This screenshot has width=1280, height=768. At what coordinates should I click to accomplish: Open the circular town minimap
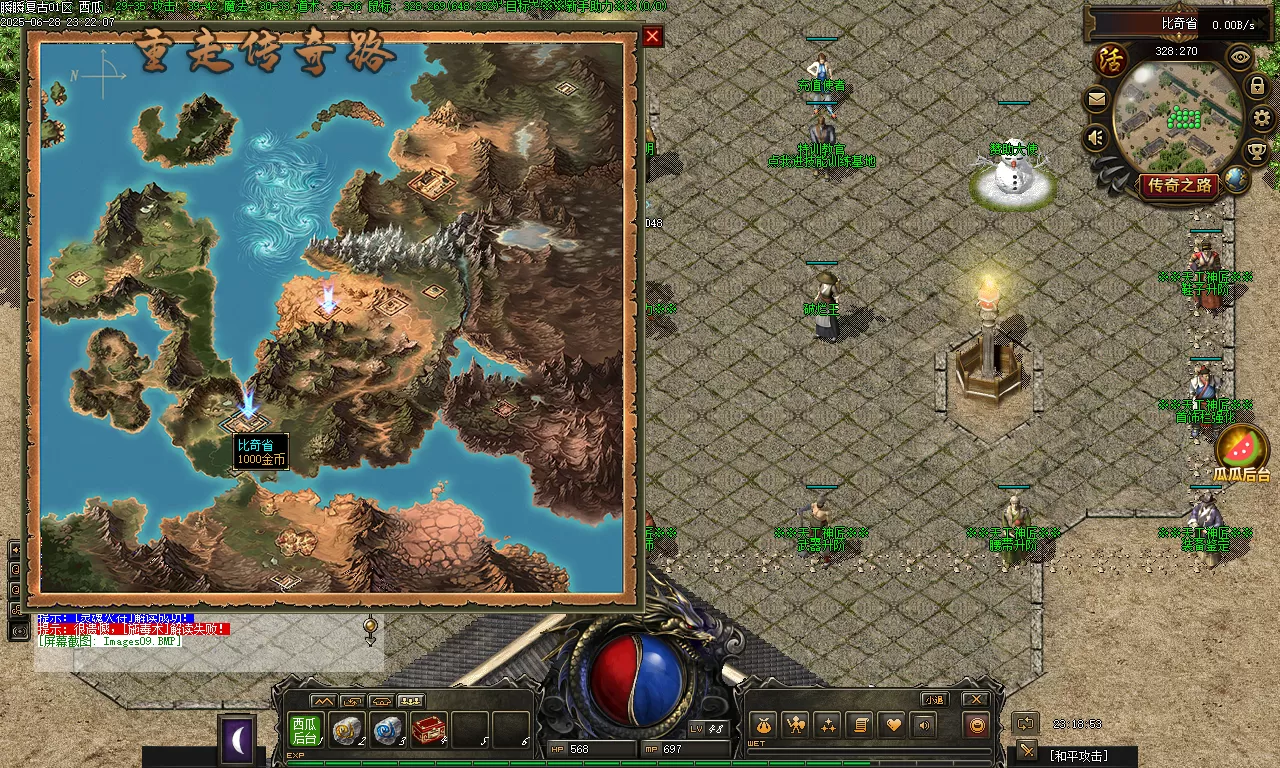1177,118
